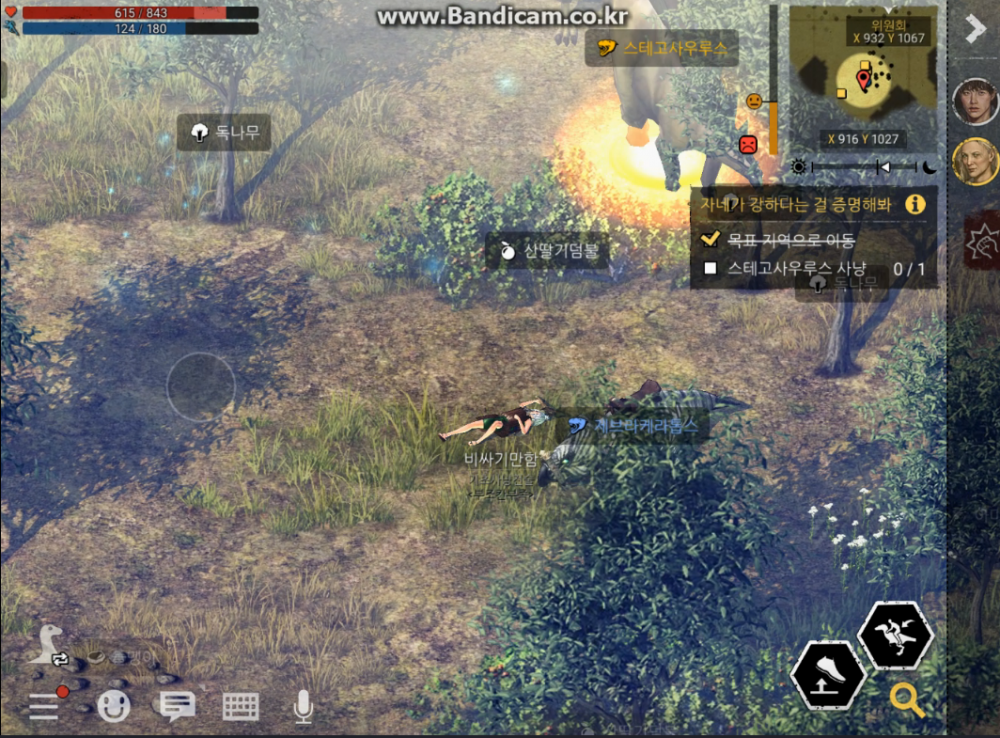The height and width of the screenshot is (738, 1000).
Task: Select the blonde character portrait with gold ring
Action: [x=975, y=161]
